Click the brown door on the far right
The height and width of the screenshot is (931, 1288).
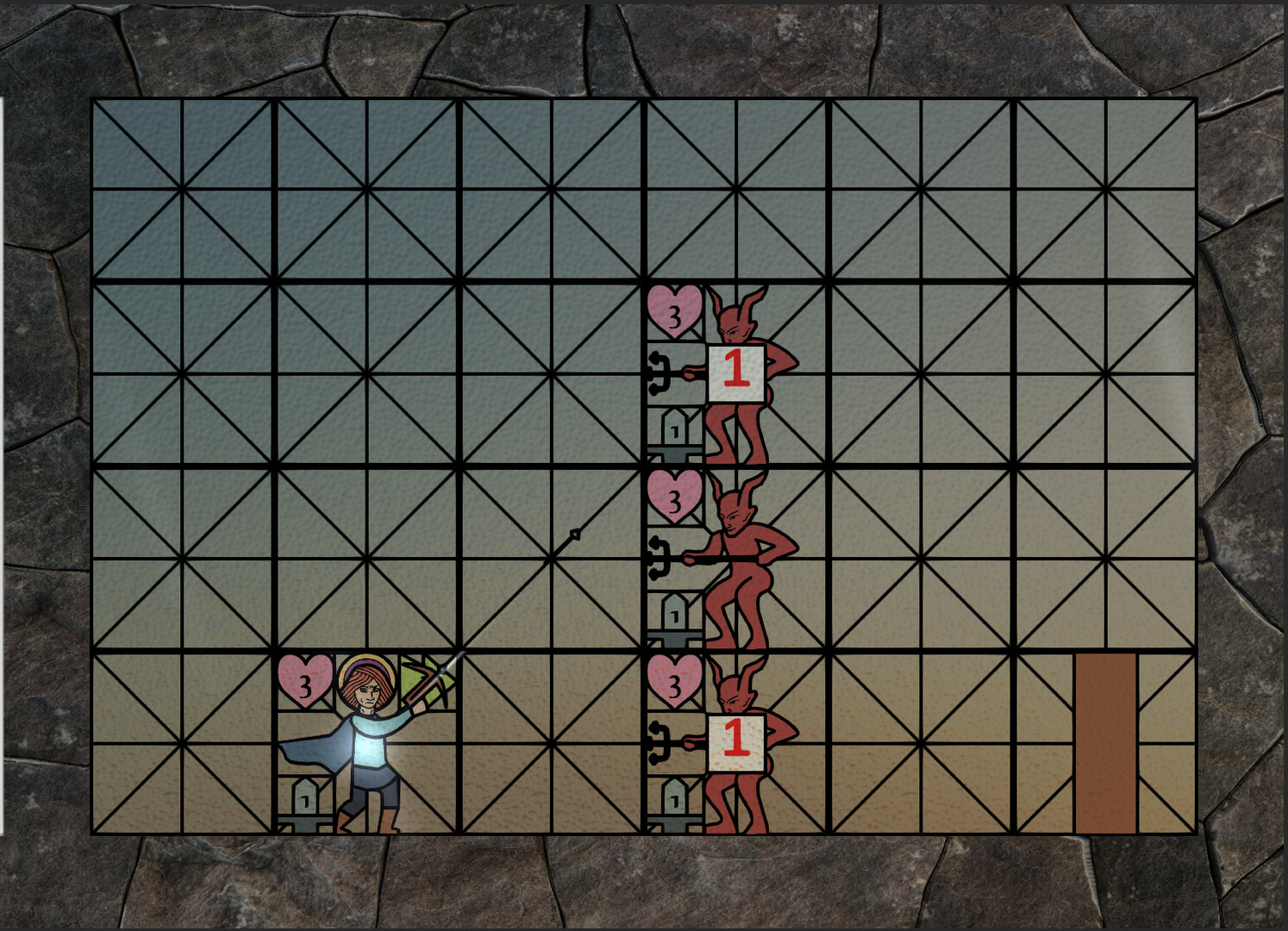(x=1105, y=741)
